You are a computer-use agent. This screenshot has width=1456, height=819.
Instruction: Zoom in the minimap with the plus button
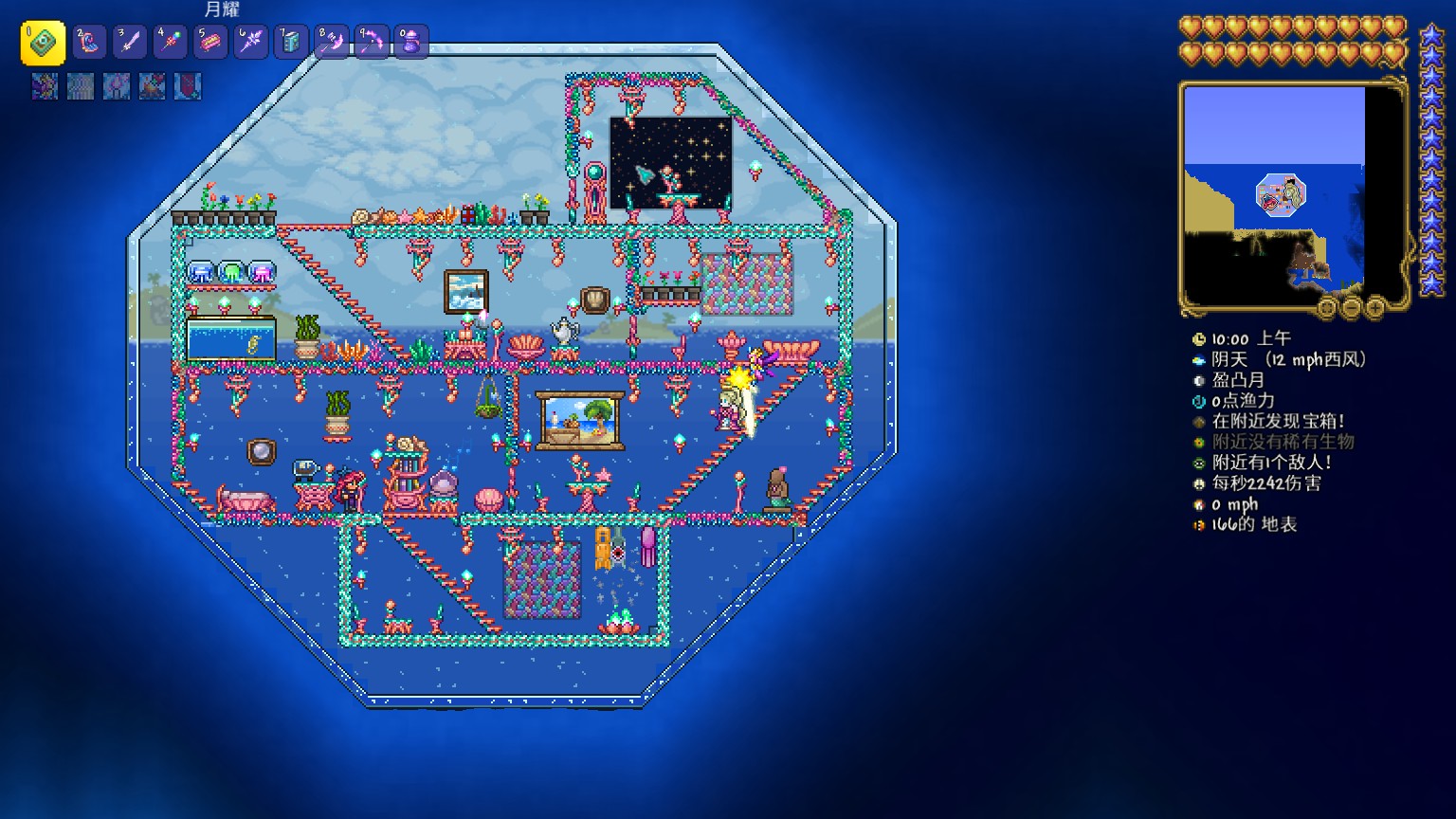coord(1374,306)
